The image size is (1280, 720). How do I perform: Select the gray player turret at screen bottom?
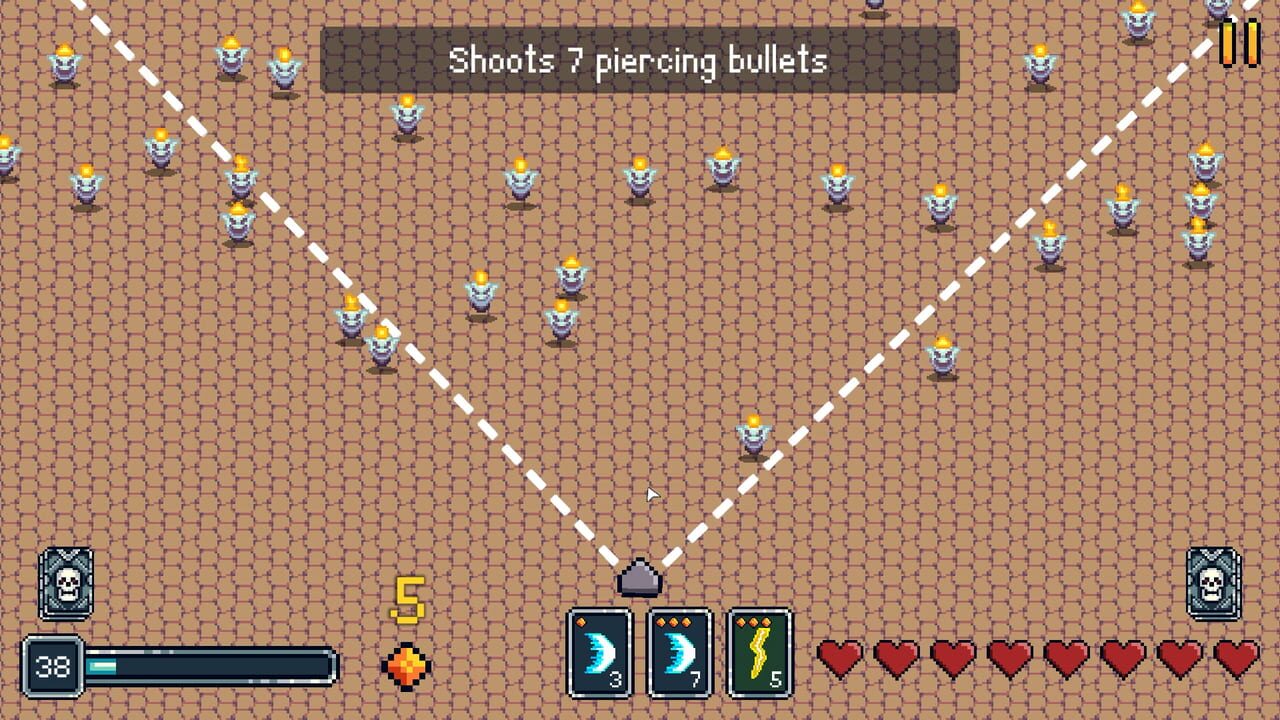tap(640, 578)
